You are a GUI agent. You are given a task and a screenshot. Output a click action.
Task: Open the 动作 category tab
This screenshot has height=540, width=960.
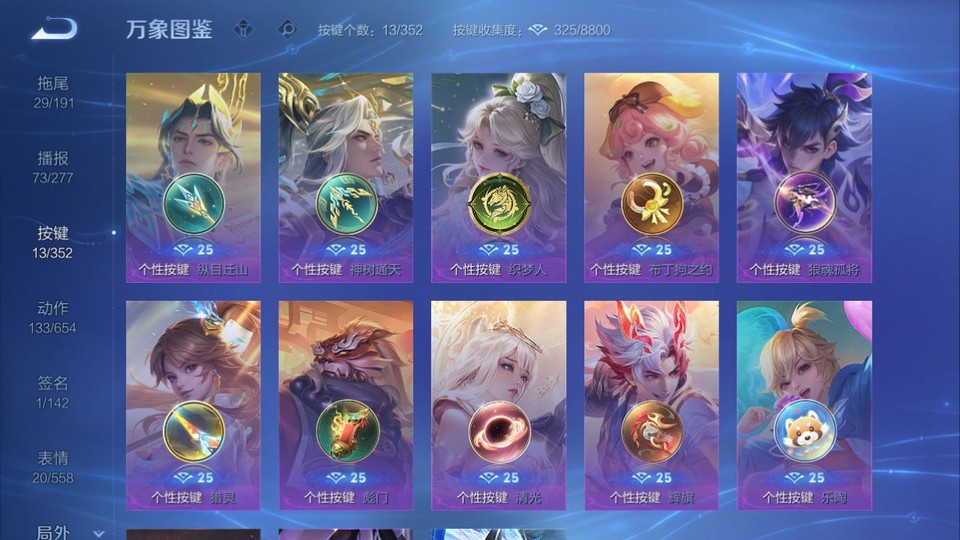tap(53, 317)
